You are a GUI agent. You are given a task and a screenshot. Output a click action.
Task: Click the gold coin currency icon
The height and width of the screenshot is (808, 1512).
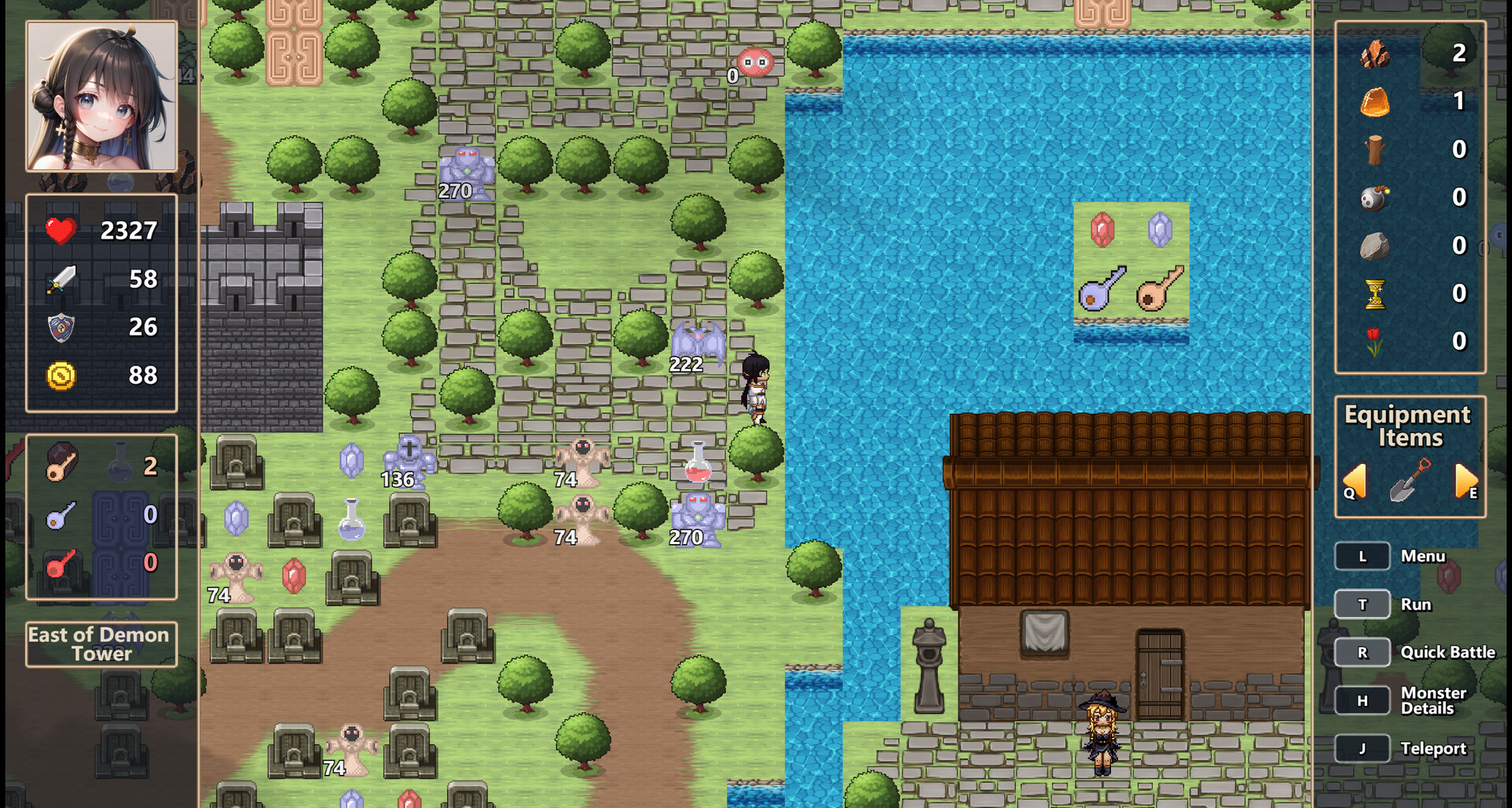click(59, 376)
